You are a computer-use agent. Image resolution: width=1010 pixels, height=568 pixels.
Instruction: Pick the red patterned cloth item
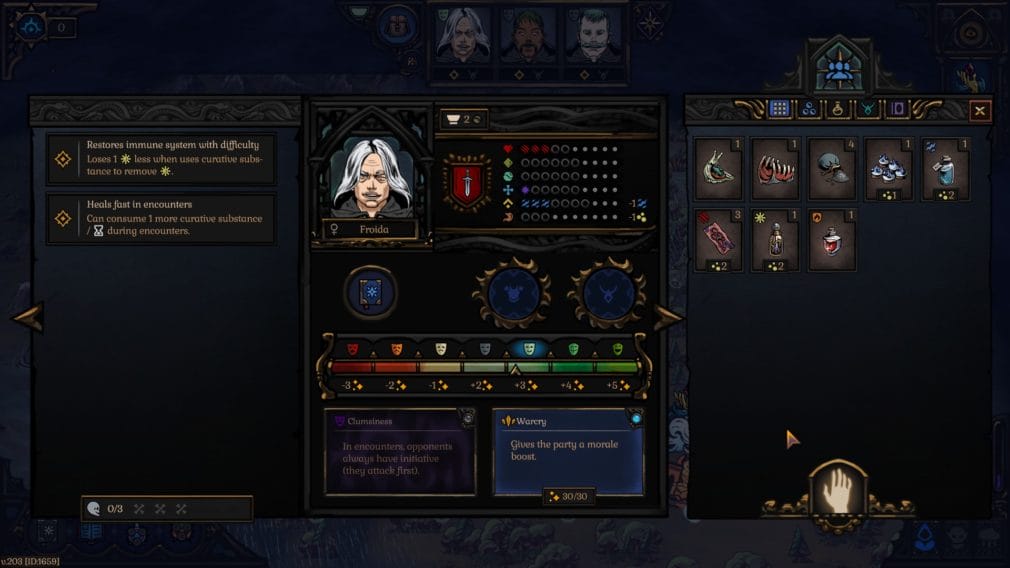tap(718, 240)
